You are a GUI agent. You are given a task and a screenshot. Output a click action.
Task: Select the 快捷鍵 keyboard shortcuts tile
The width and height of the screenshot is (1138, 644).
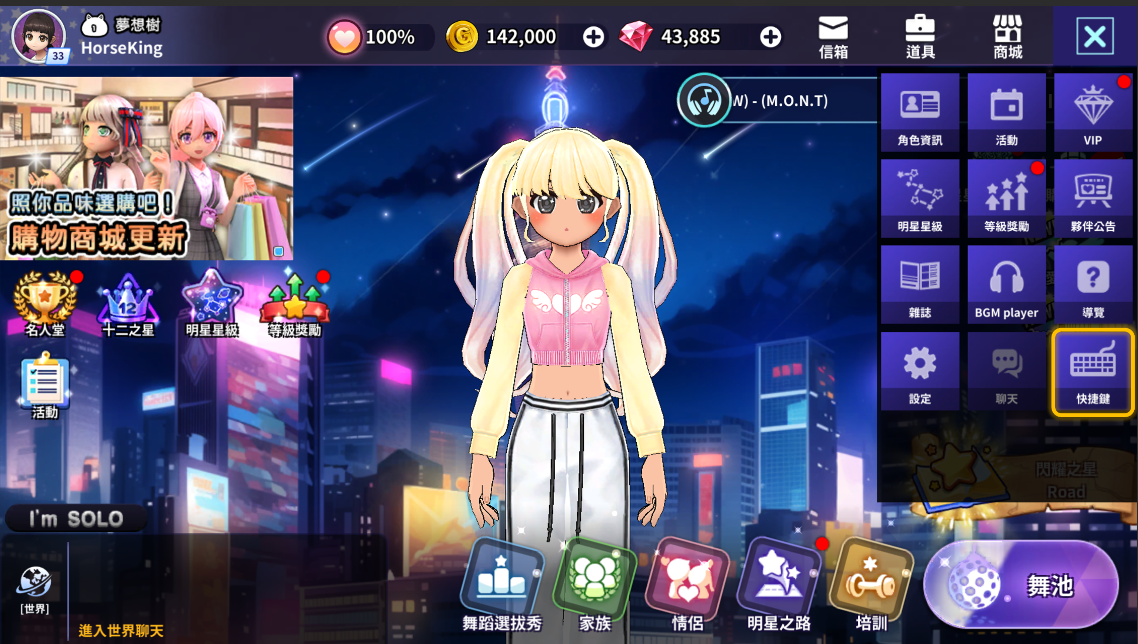pos(1093,371)
